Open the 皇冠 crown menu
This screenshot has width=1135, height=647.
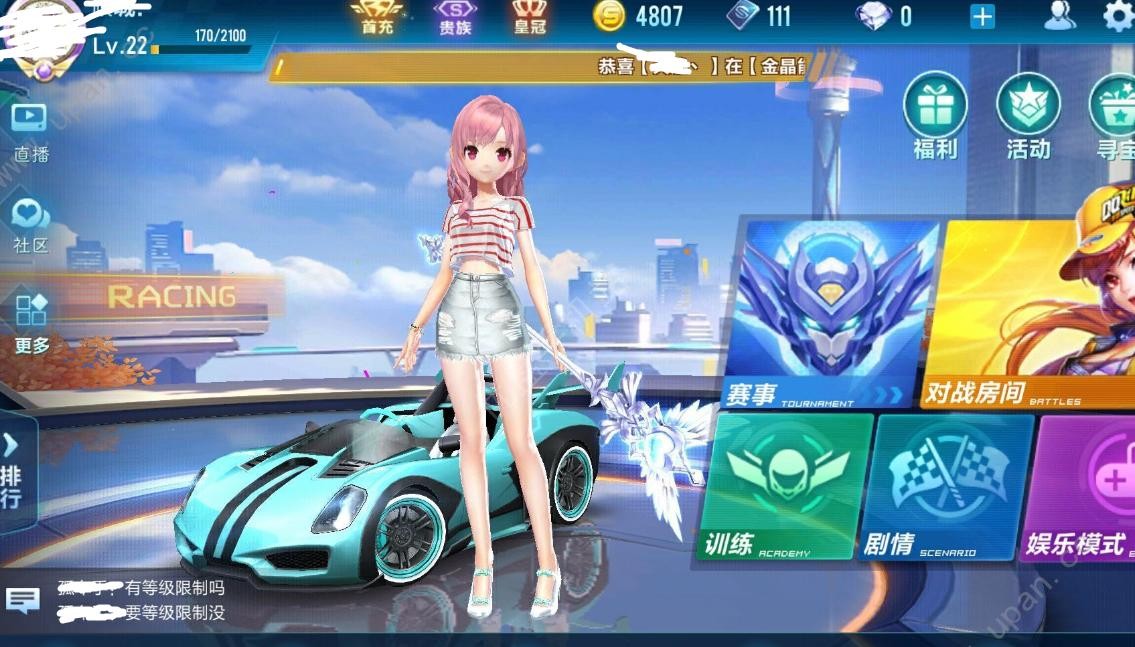click(530, 17)
